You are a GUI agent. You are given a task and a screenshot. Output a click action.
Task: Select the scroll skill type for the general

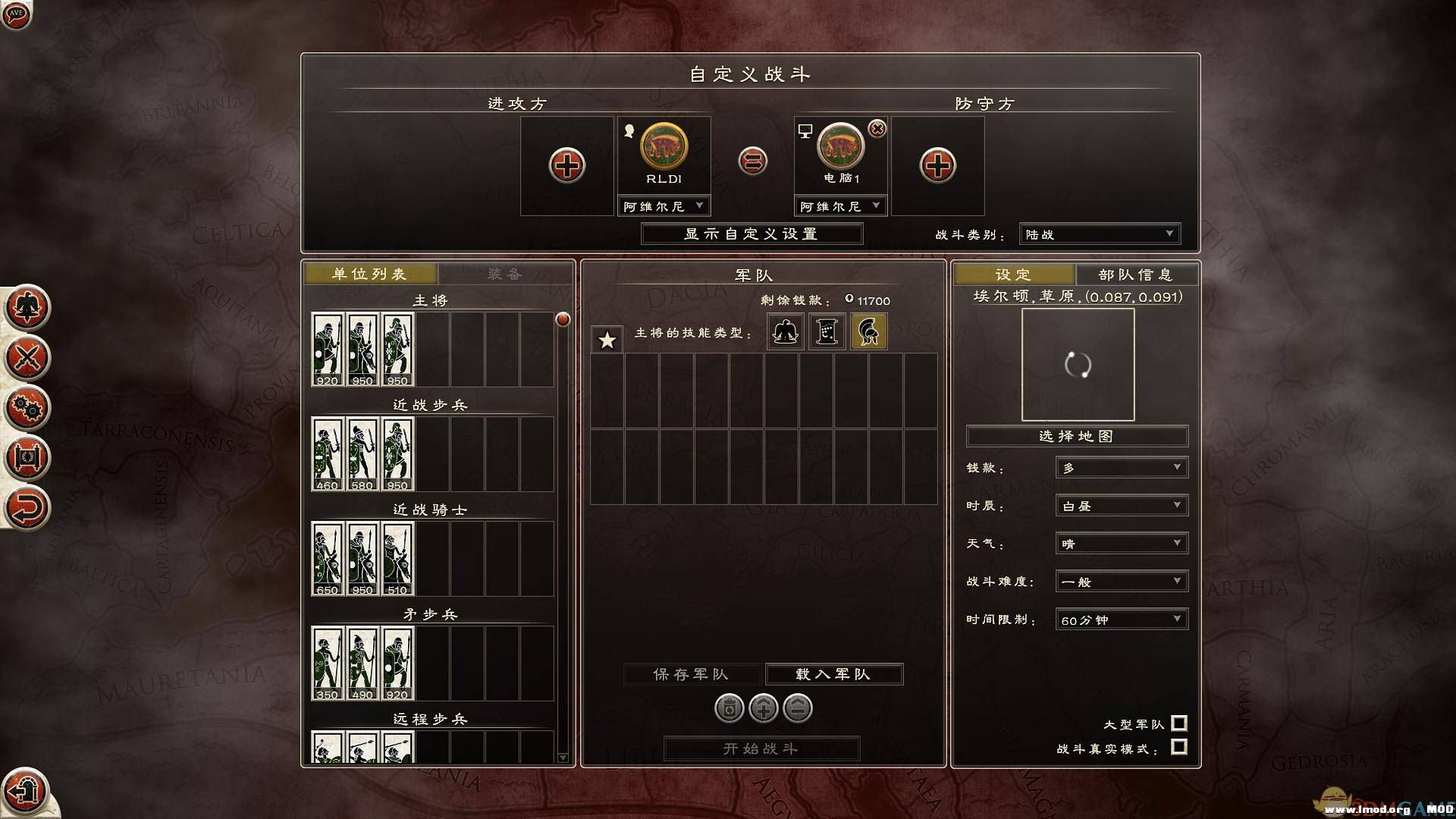(826, 331)
